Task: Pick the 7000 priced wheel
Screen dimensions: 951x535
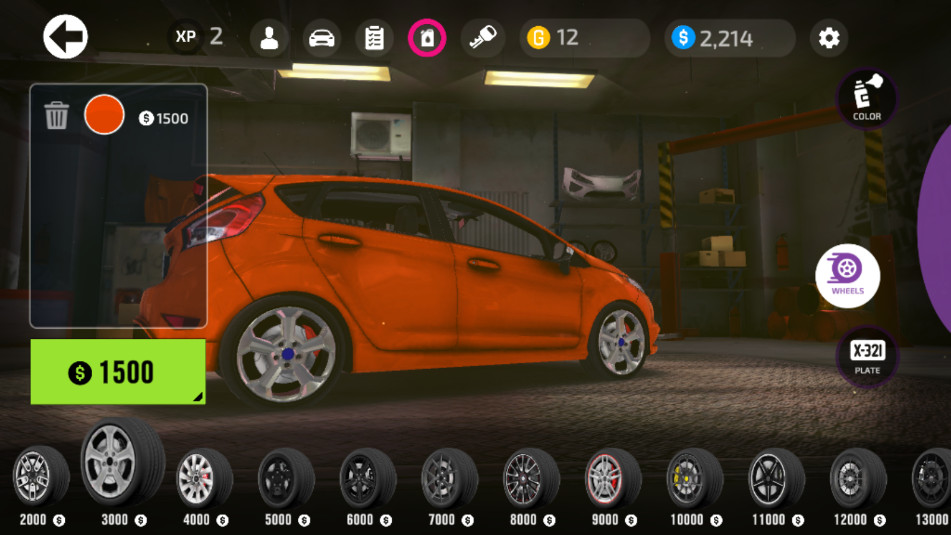Action: (x=449, y=478)
